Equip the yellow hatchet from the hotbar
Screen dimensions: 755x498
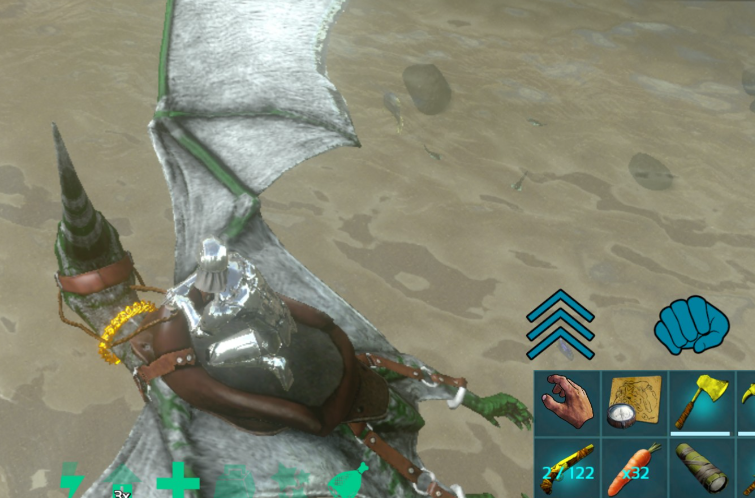point(702,403)
